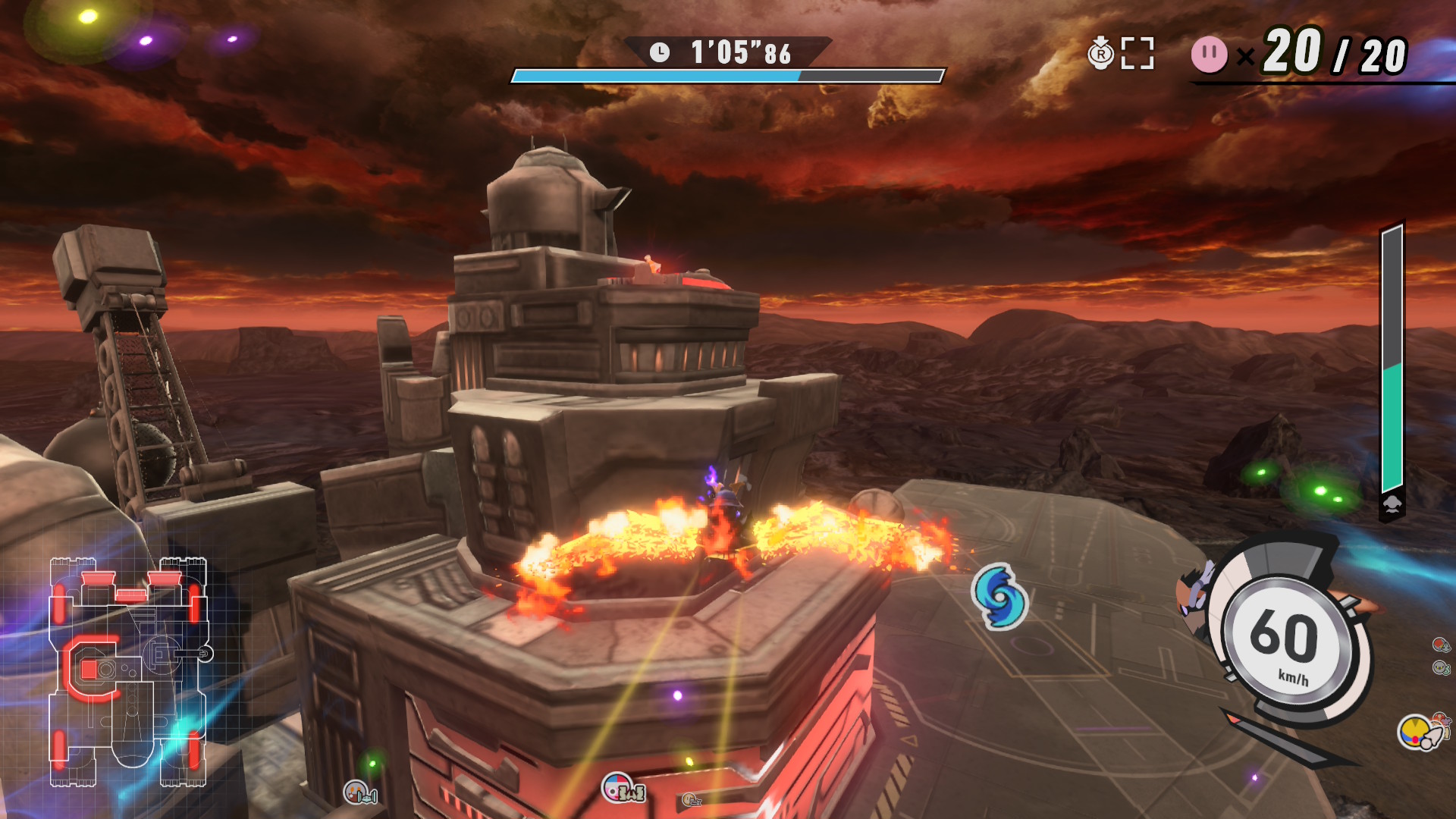Click the square brackets camera-frame icon
The height and width of the screenshot is (819, 1456).
1137,54
